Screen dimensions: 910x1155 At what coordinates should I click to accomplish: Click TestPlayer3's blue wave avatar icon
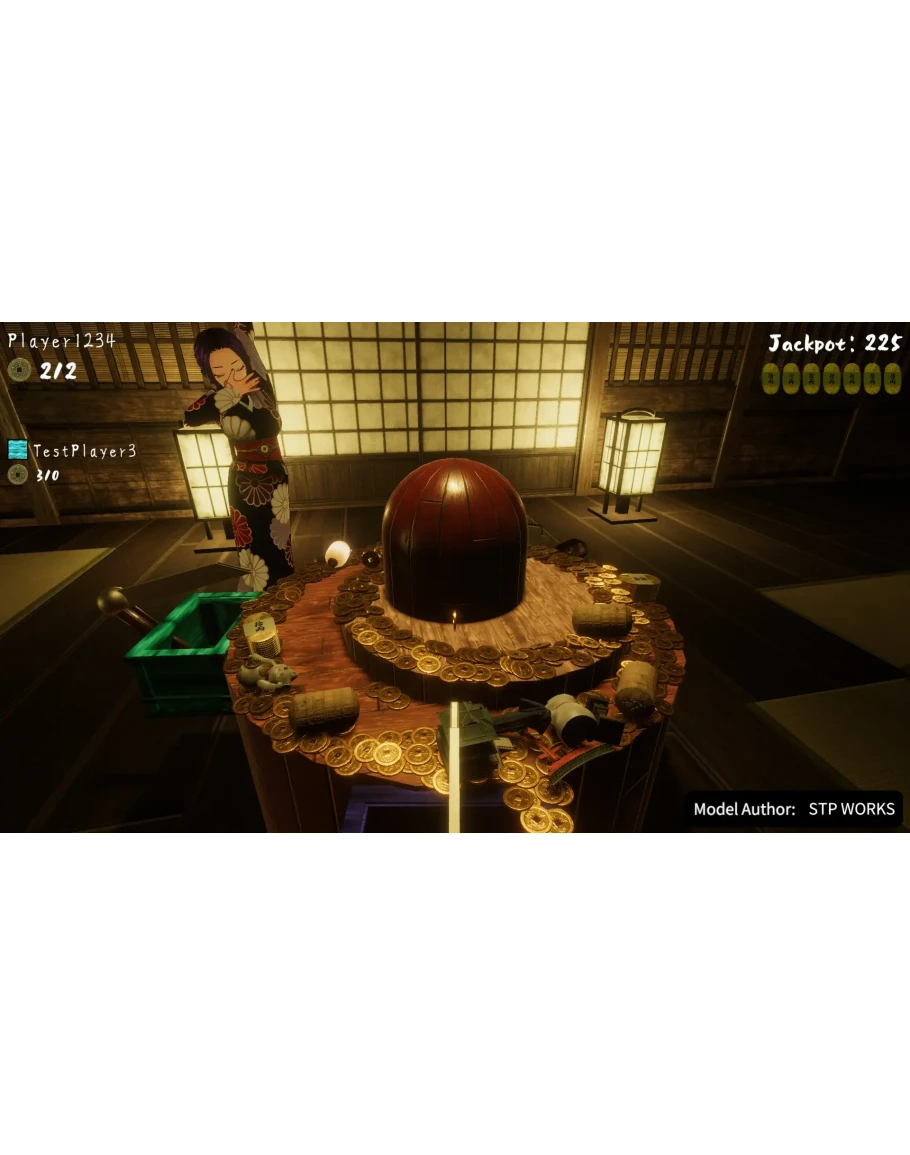(18, 450)
